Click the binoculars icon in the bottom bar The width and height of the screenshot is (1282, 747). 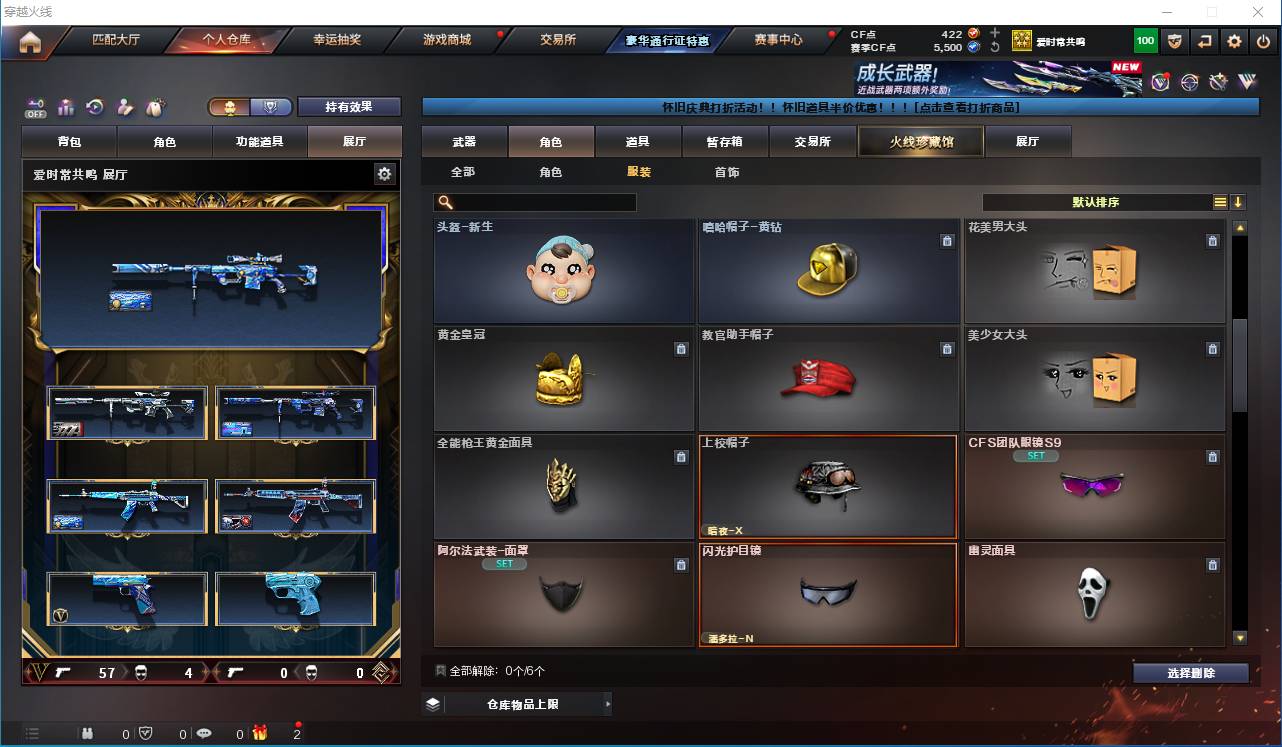88,734
